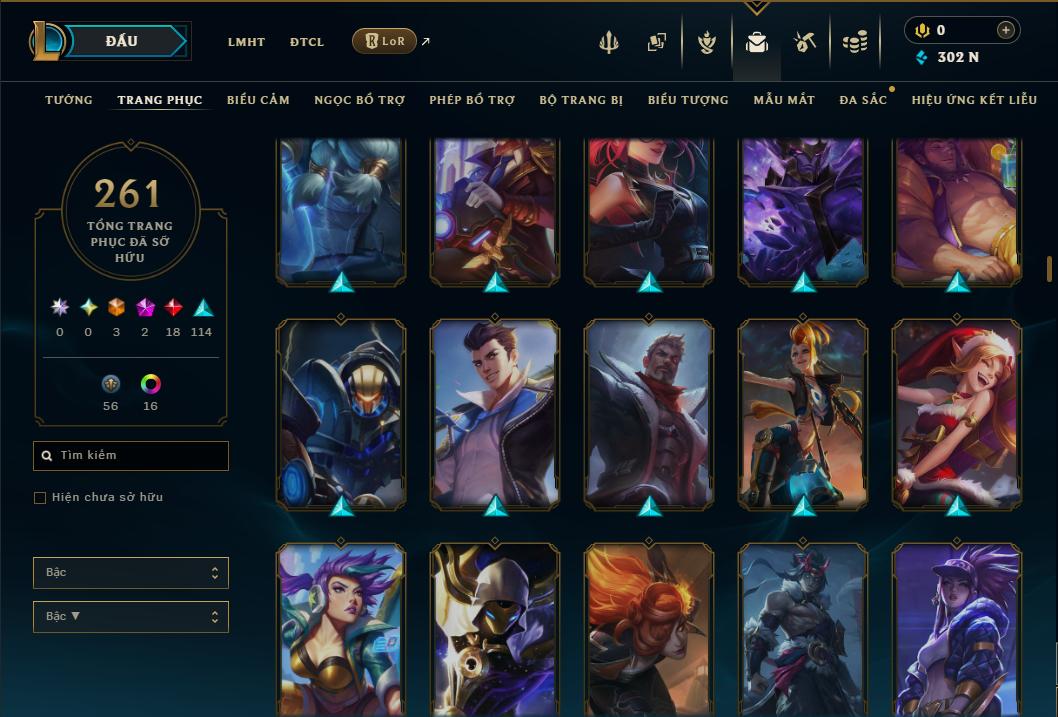Toggle the Hiện chưa sở hữu checkbox
The image size is (1058, 717).
(x=40, y=498)
